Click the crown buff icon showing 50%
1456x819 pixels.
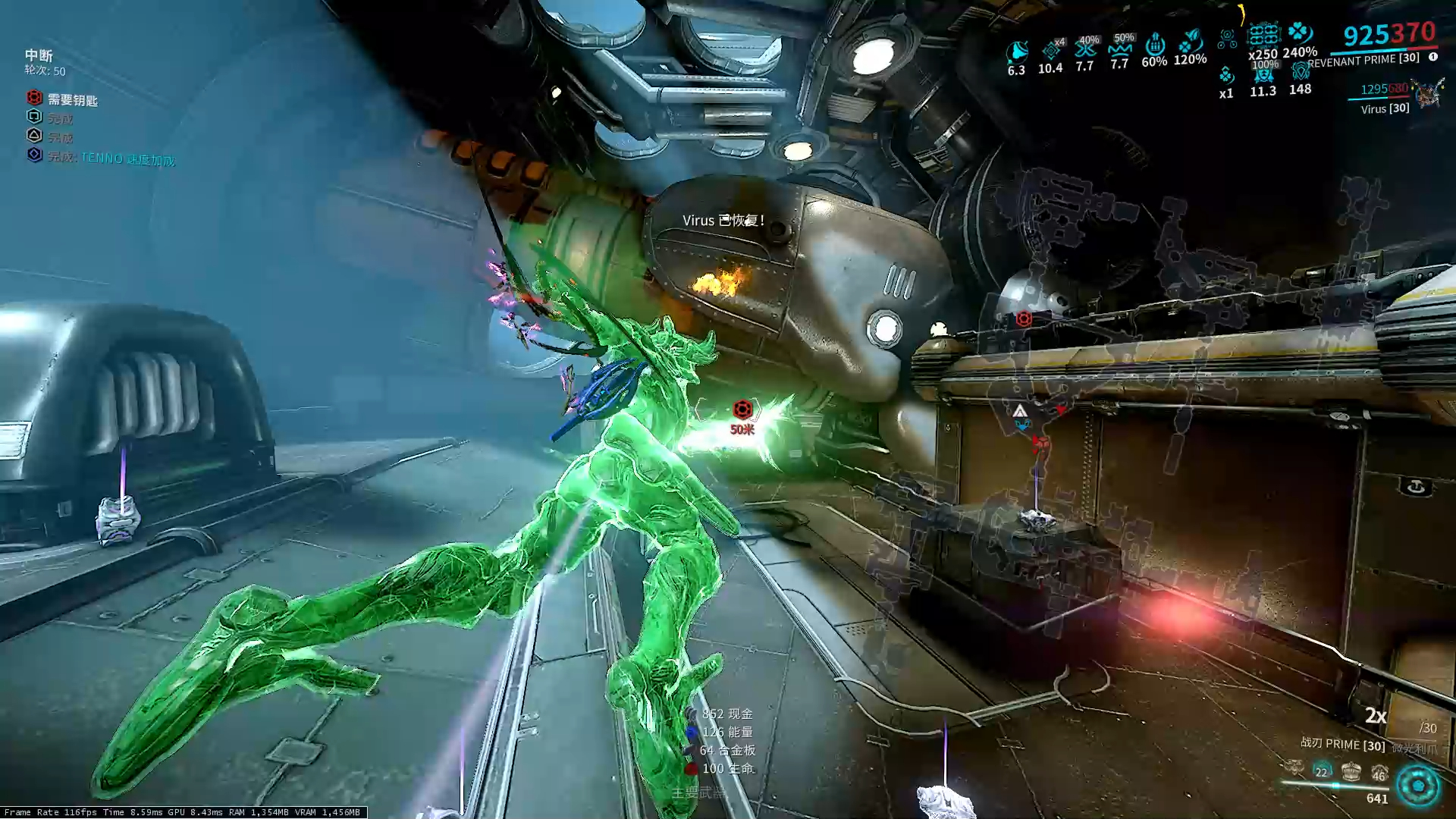point(1119,49)
